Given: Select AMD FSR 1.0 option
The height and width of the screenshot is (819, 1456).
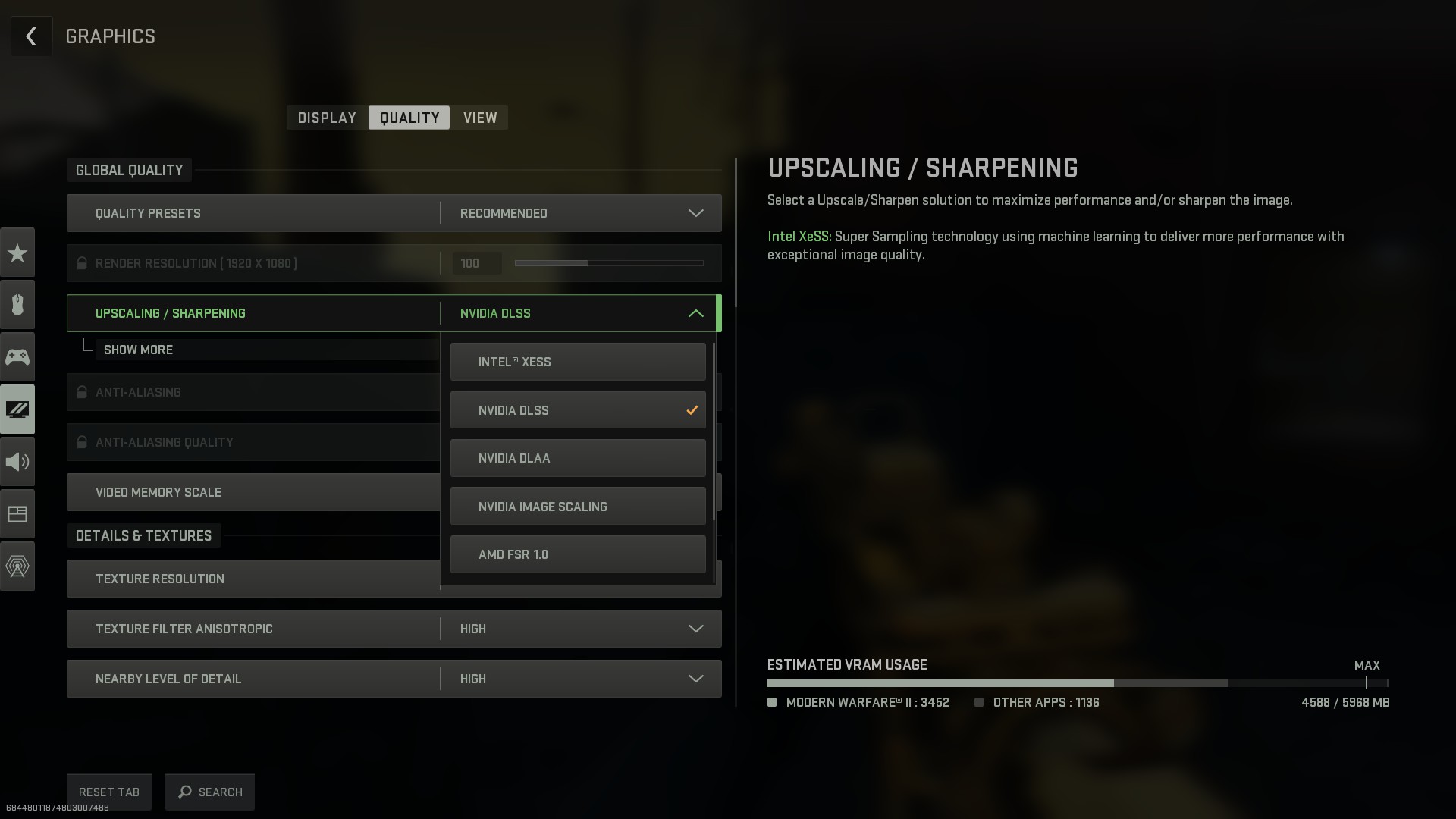Looking at the screenshot, I should tap(577, 554).
